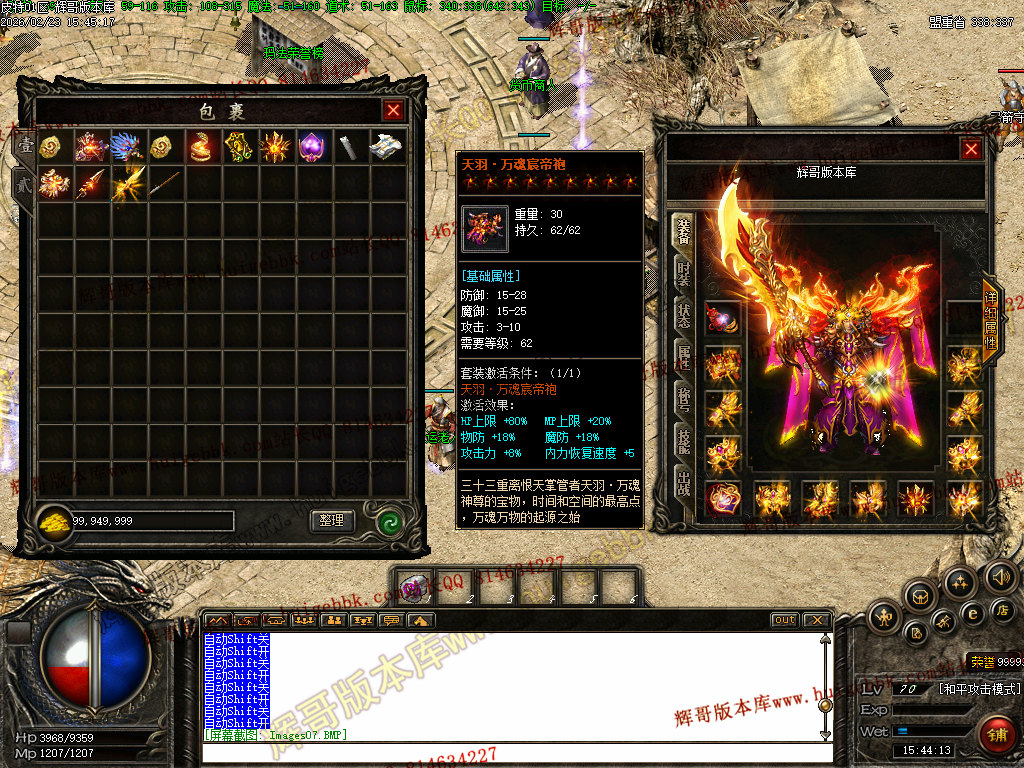Click the 整理 sort button
This screenshot has width=1024, height=768.
pos(332,521)
